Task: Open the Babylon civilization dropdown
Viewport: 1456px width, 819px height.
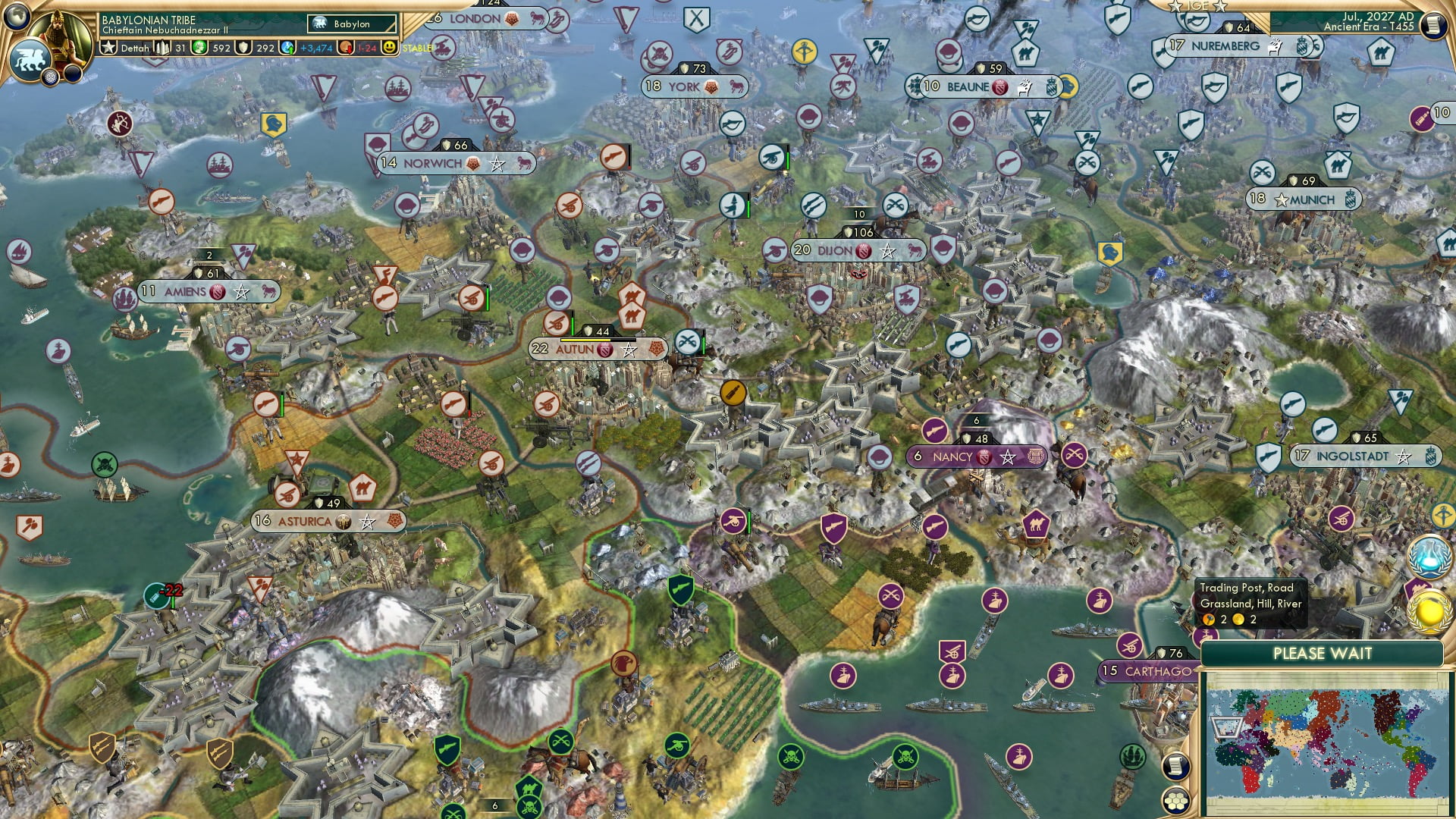Action: [353, 24]
